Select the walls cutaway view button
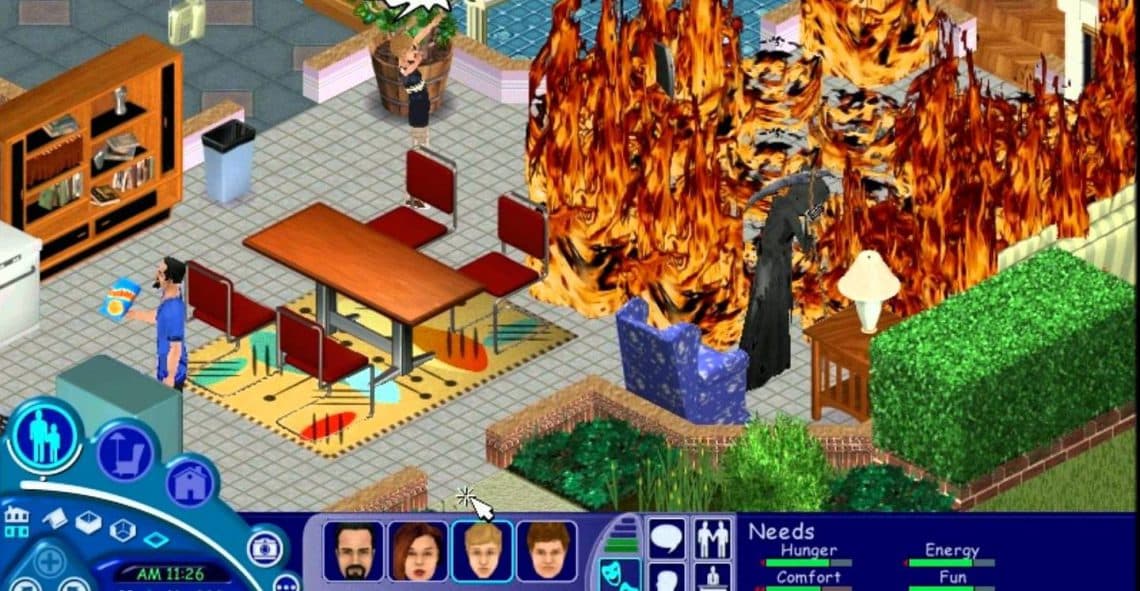 pyautogui.click(x=89, y=522)
